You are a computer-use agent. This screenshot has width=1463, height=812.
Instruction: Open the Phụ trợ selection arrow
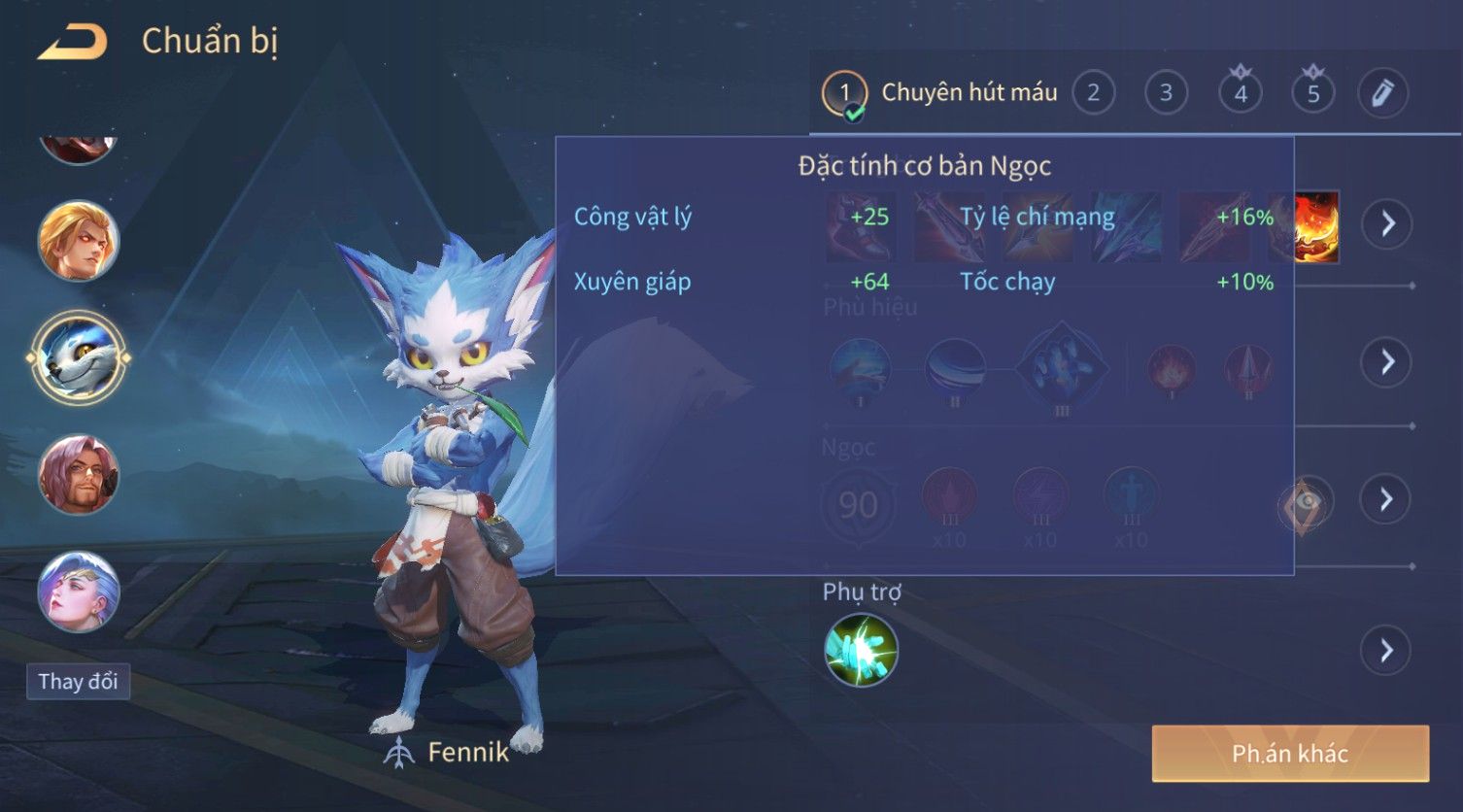point(1386,650)
